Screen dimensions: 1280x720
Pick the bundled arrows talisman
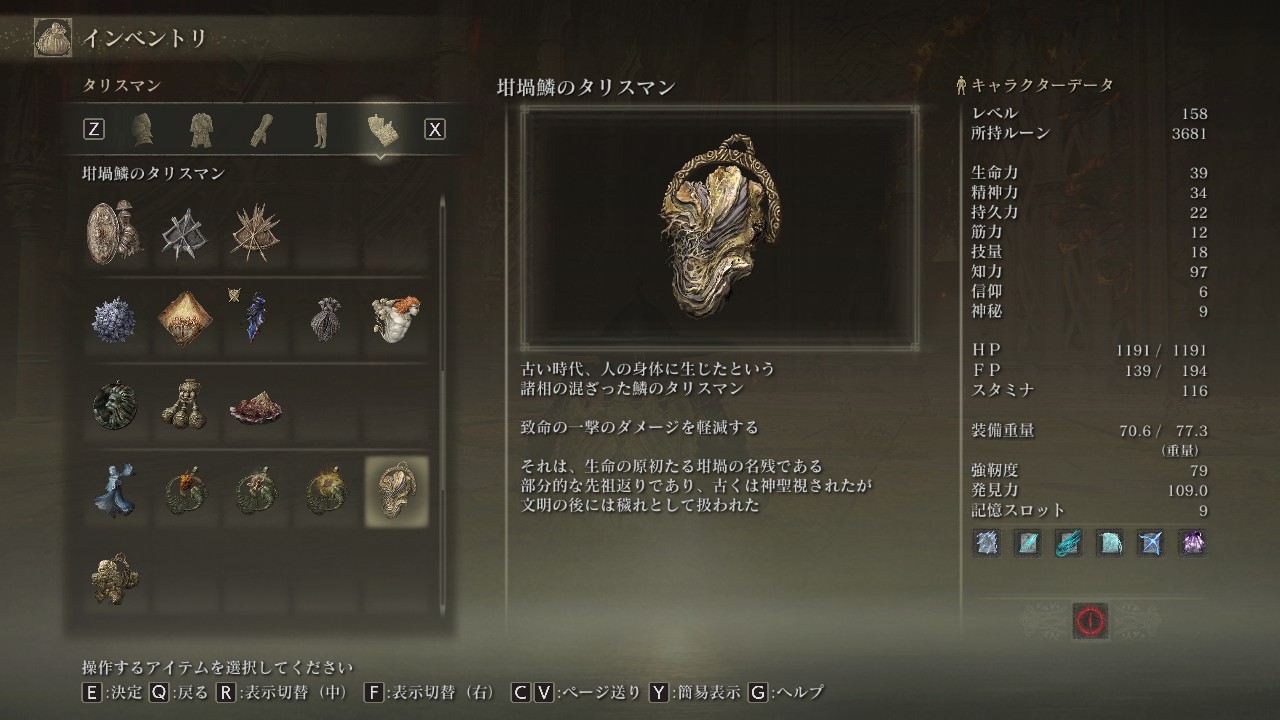coord(255,232)
